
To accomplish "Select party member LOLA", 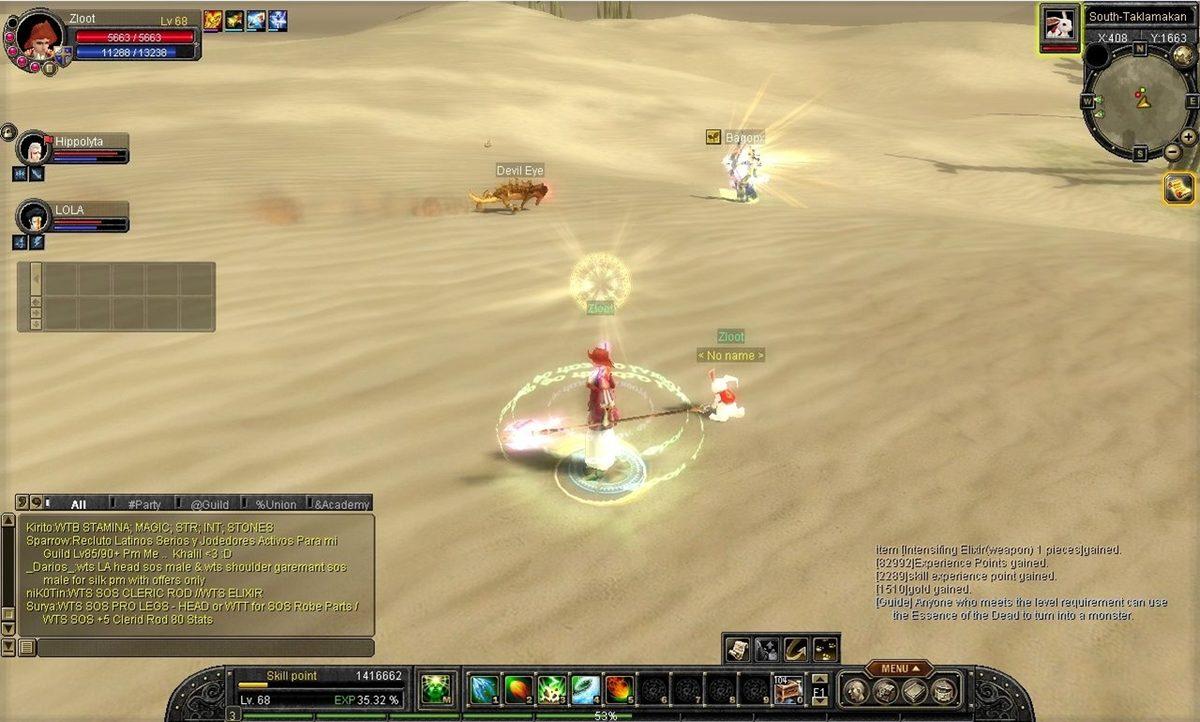I will 35,217.
